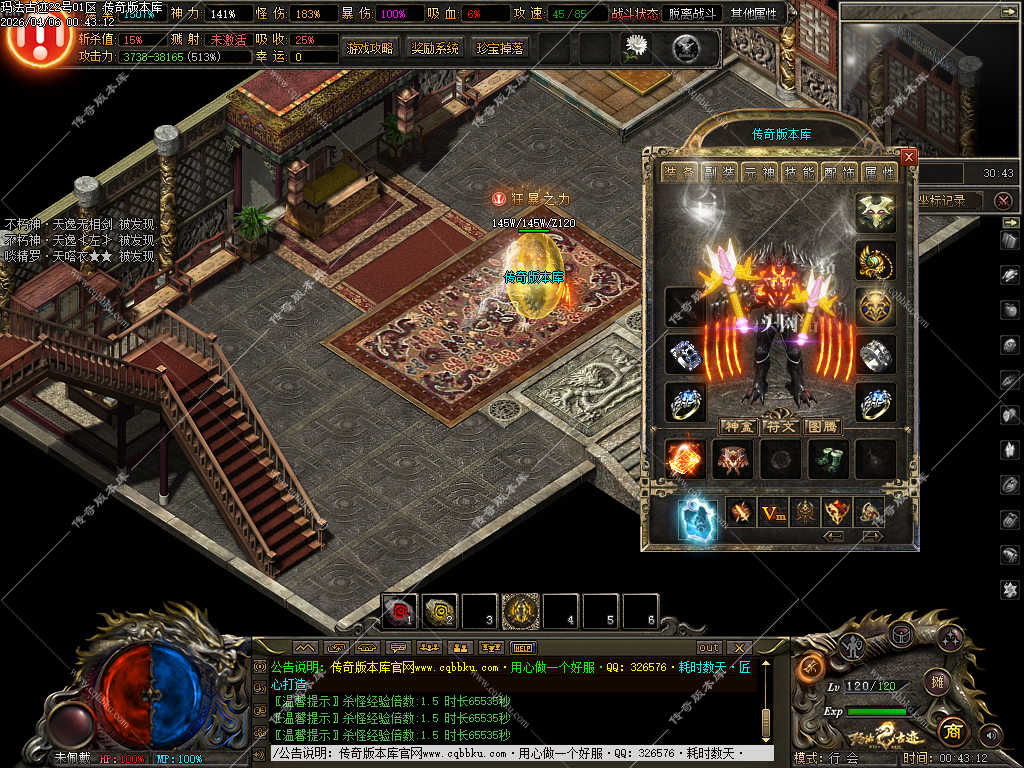Open the 奖励系统 reward system
Image resolution: width=1024 pixels, height=768 pixels.
435,47
